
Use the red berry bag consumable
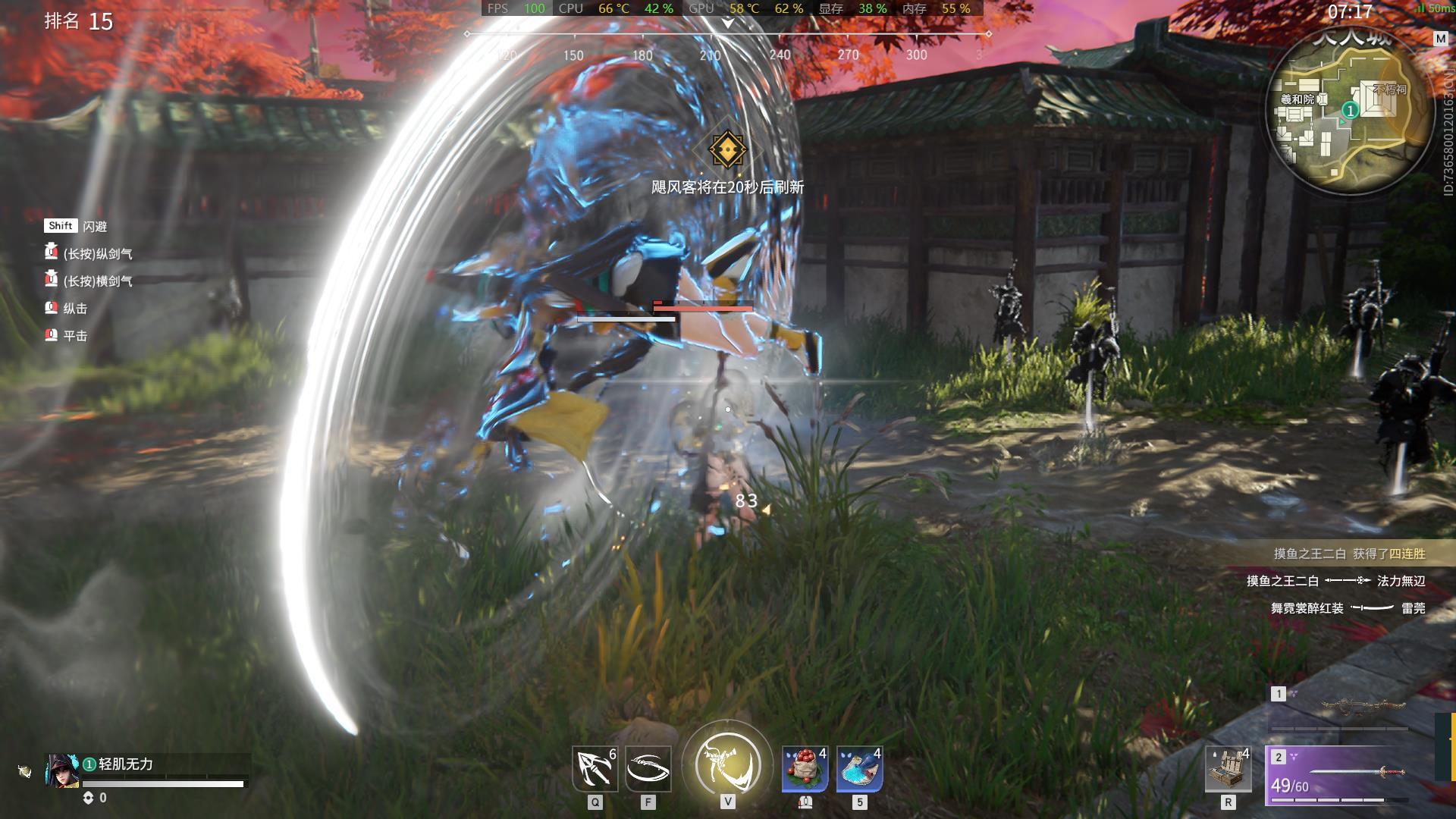tap(805, 769)
